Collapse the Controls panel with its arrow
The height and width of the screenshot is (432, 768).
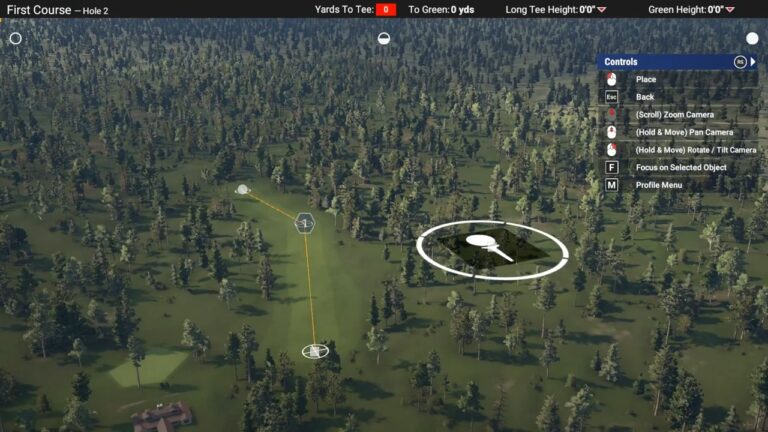tap(753, 62)
